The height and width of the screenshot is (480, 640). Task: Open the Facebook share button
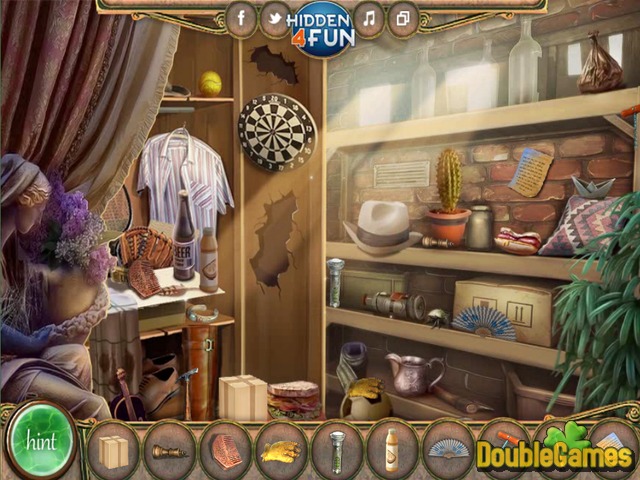pos(241,18)
